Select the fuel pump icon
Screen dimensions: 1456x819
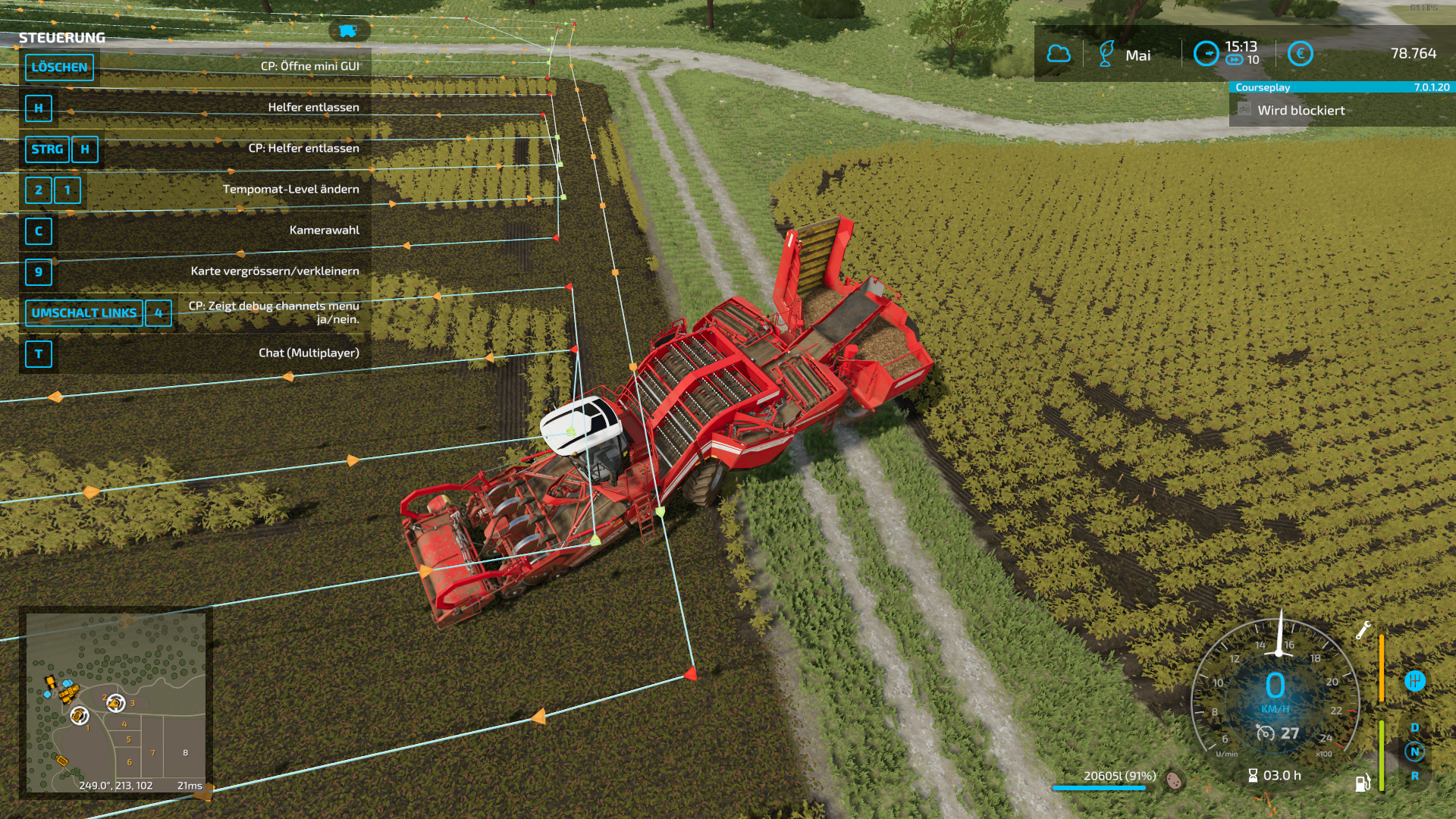pos(1362,783)
